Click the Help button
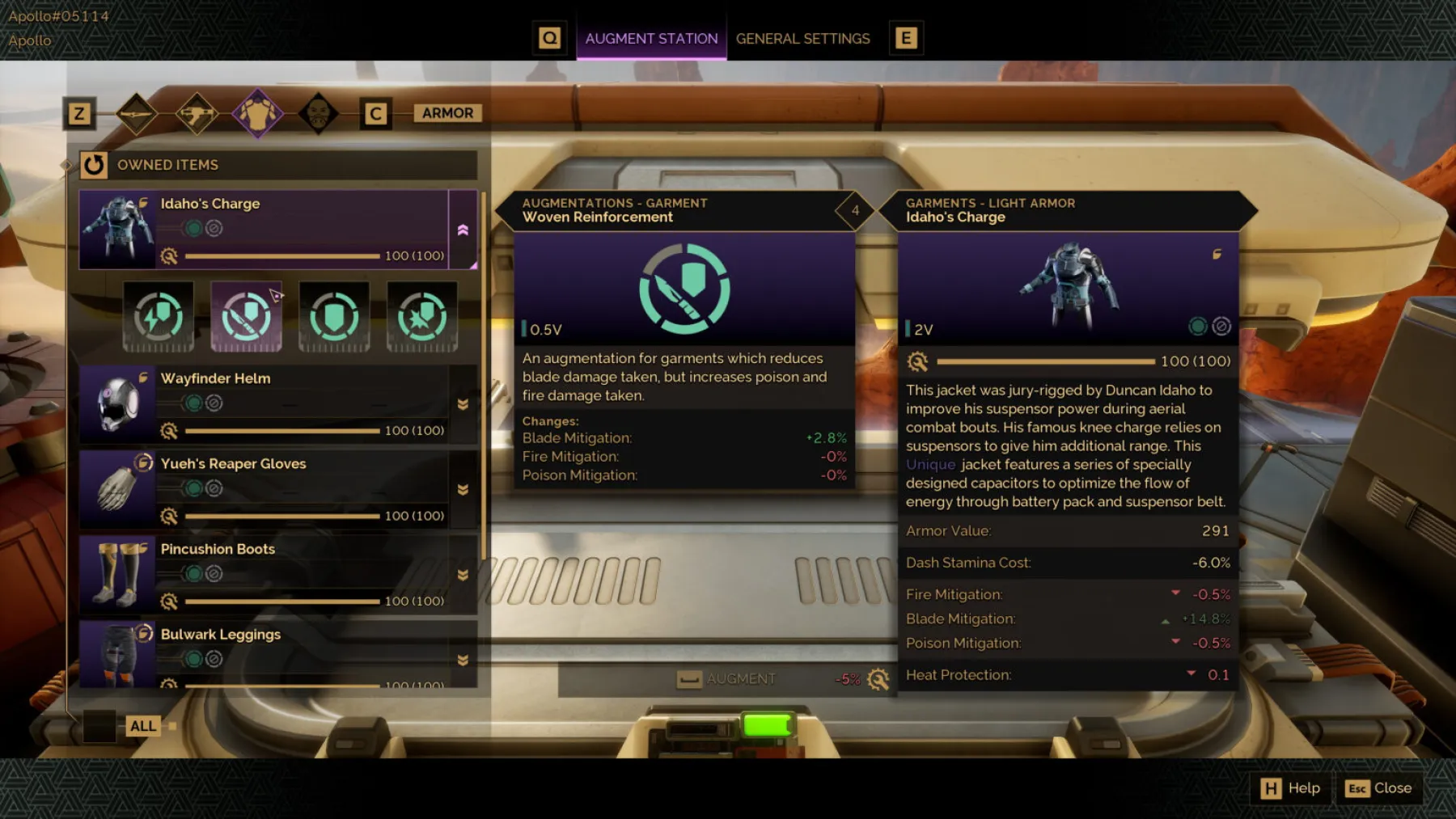Image resolution: width=1456 pixels, height=819 pixels. coord(1290,787)
